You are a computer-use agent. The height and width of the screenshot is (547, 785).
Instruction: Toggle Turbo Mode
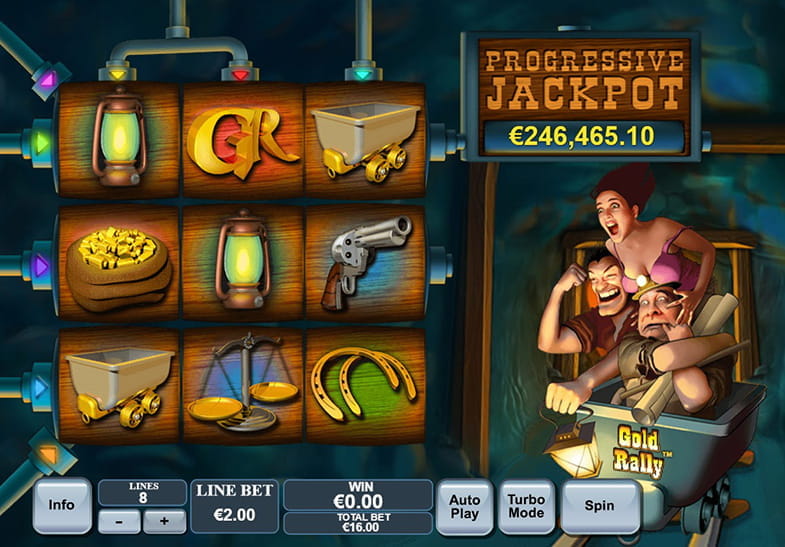pyautogui.click(x=527, y=506)
